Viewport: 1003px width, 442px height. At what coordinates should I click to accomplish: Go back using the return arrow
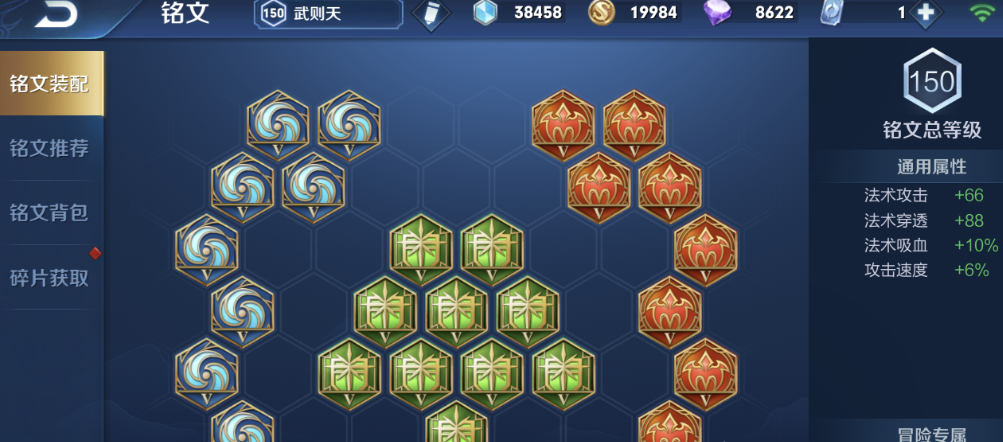(x=56, y=14)
